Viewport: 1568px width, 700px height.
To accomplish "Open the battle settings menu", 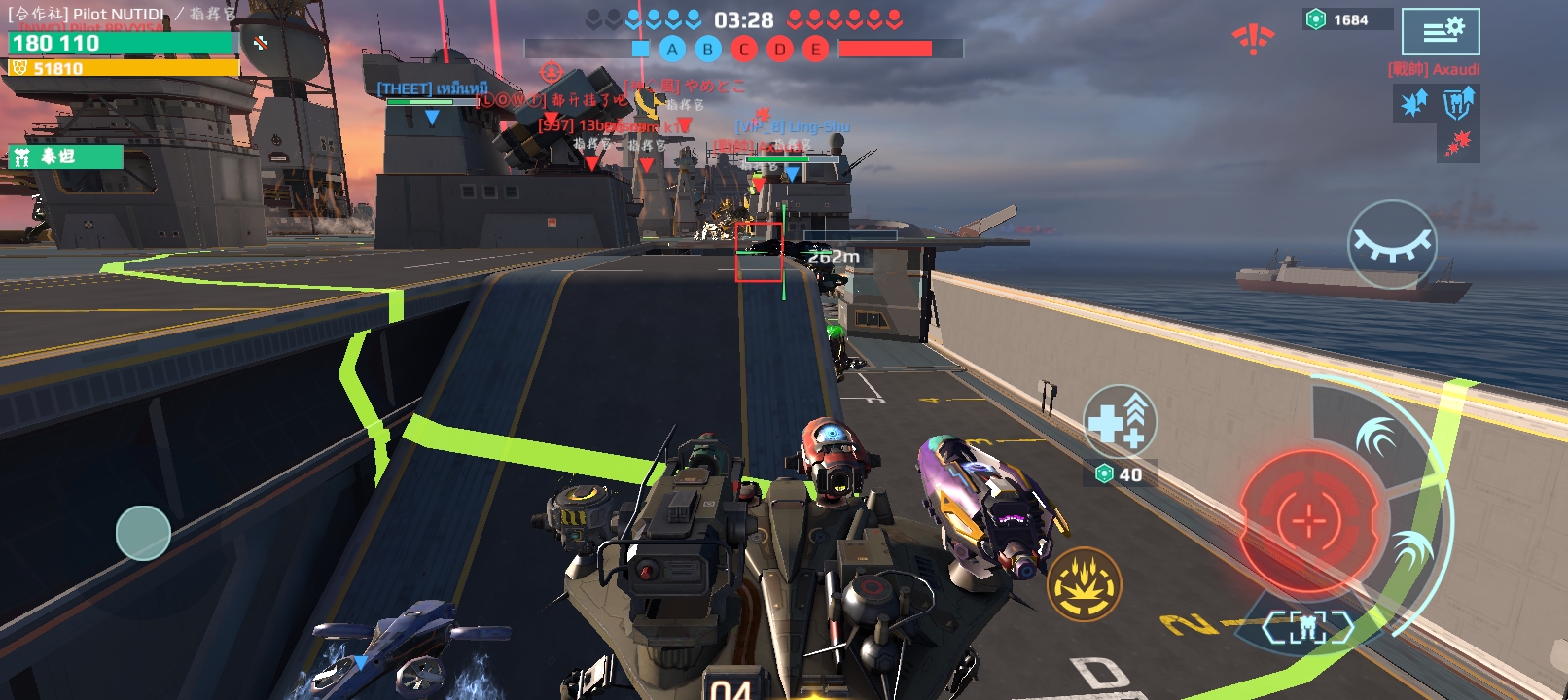I will click(1441, 32).
